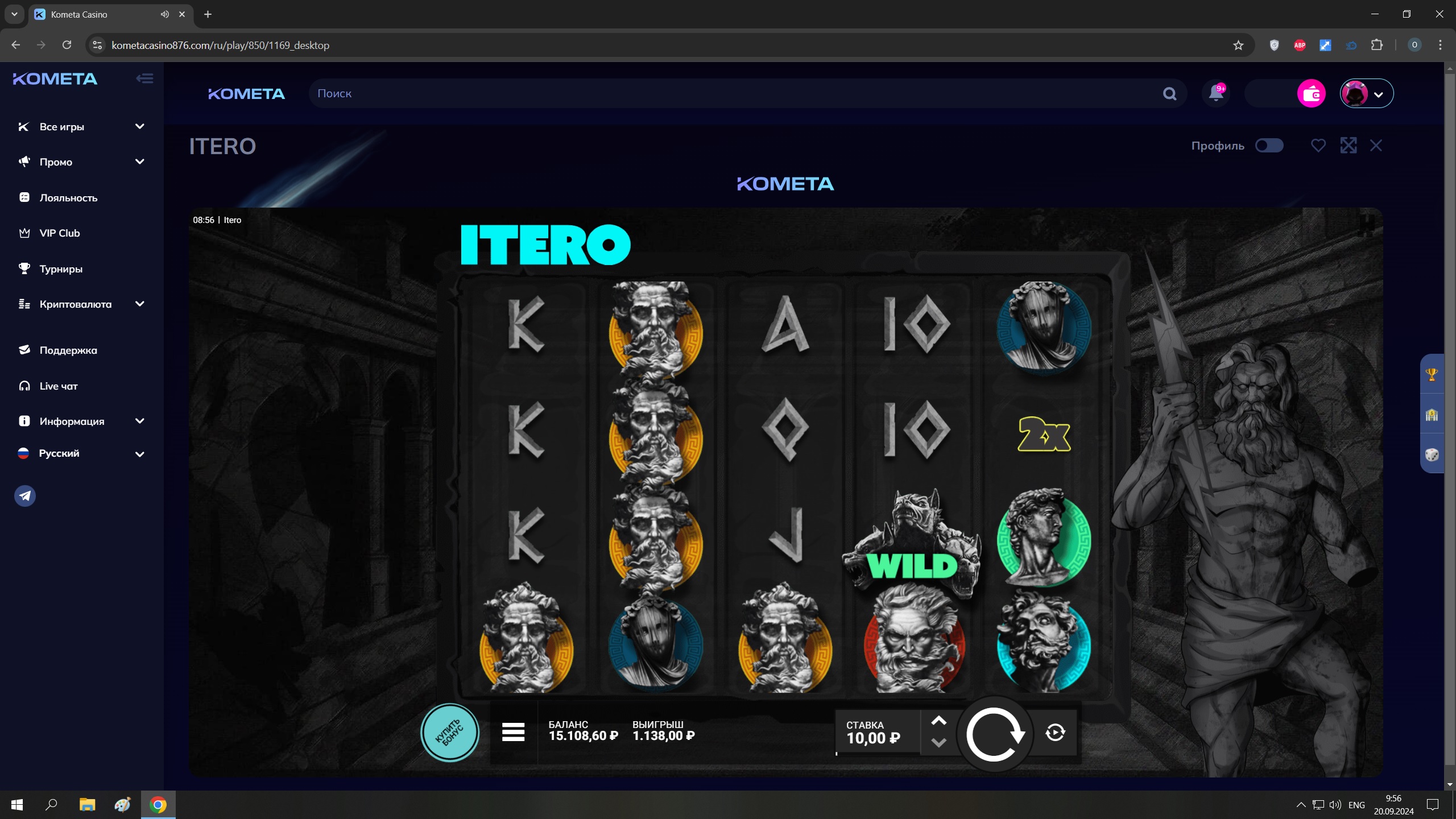Add Itero to favorites with heart icon
The height and width of the screenshot is (819, 1456).
[x=1318, y=146]
